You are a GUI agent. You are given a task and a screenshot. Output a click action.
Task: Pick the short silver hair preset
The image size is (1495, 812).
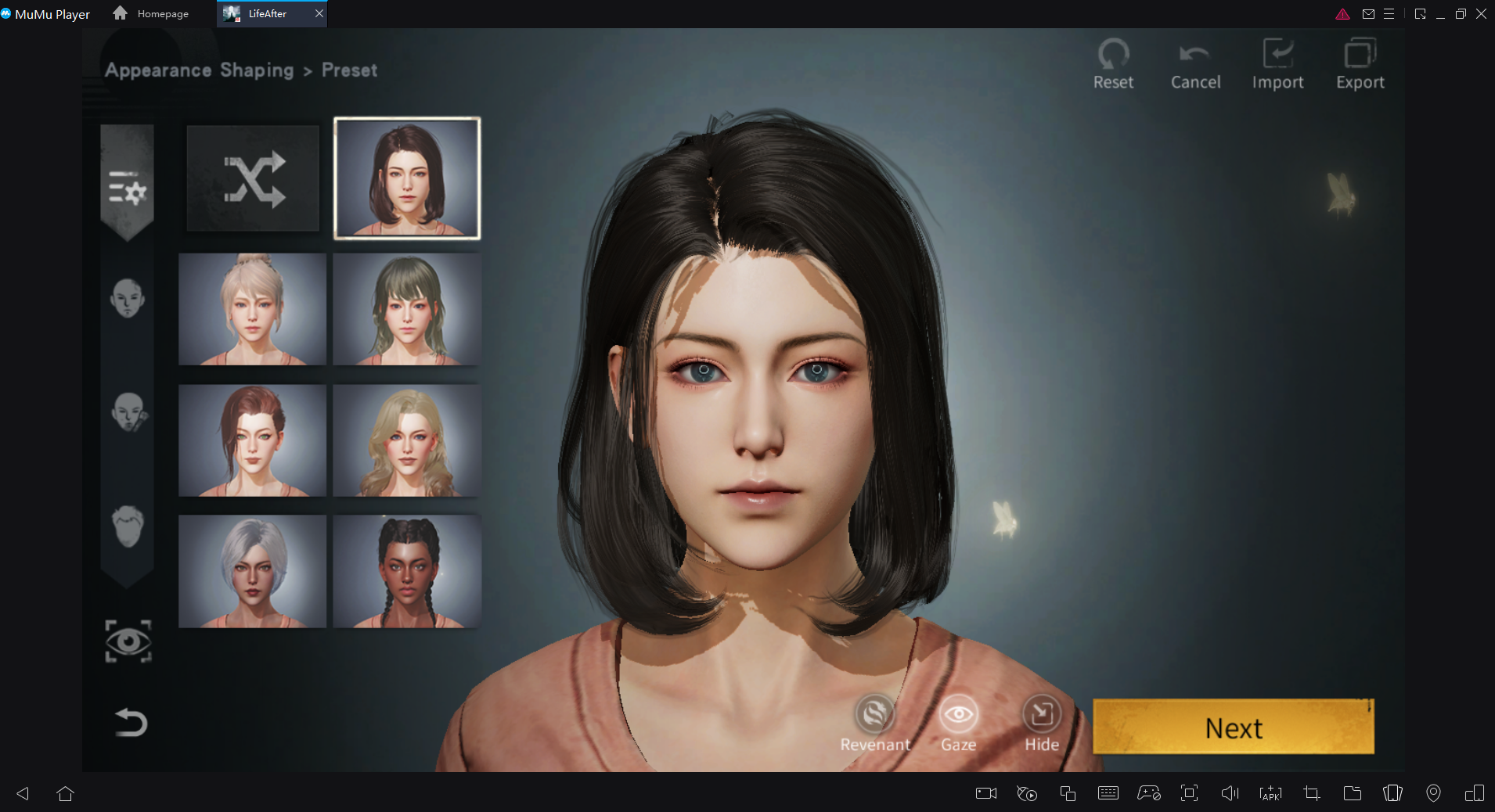click(253, 571)
